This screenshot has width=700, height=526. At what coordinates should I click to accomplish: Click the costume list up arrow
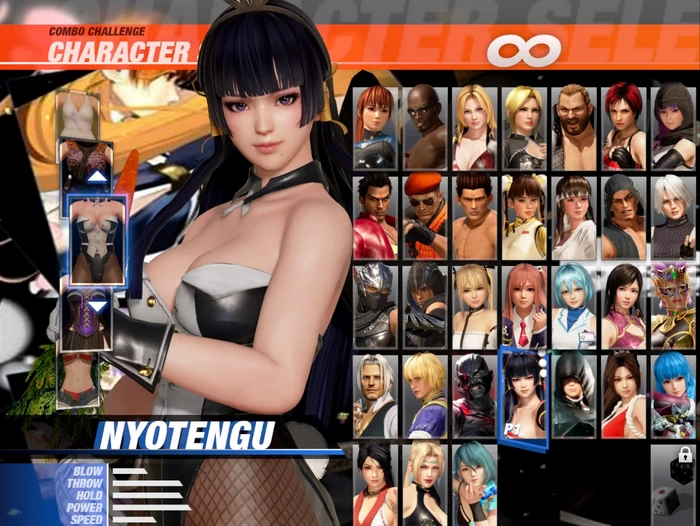pyautogui.click(x=97, y=177)
